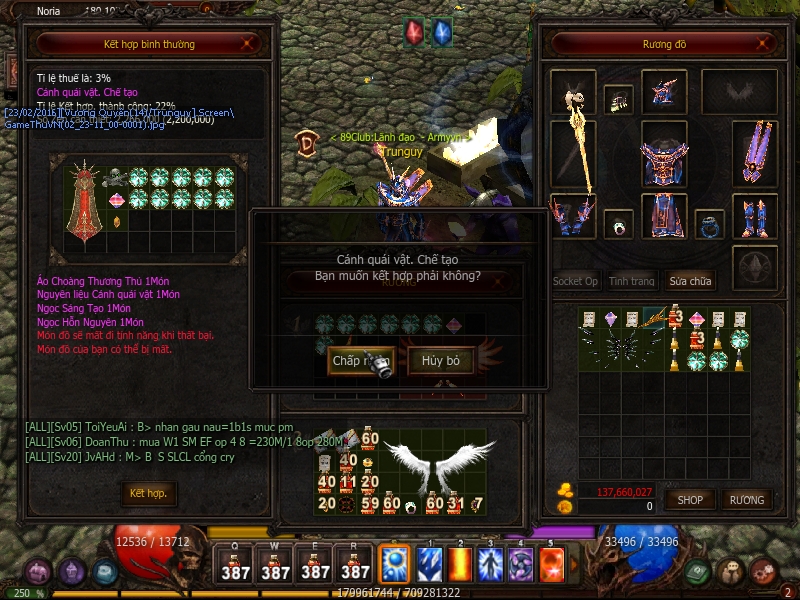
Task: Select the equipped helmet slot
Action: click(663, 92)
